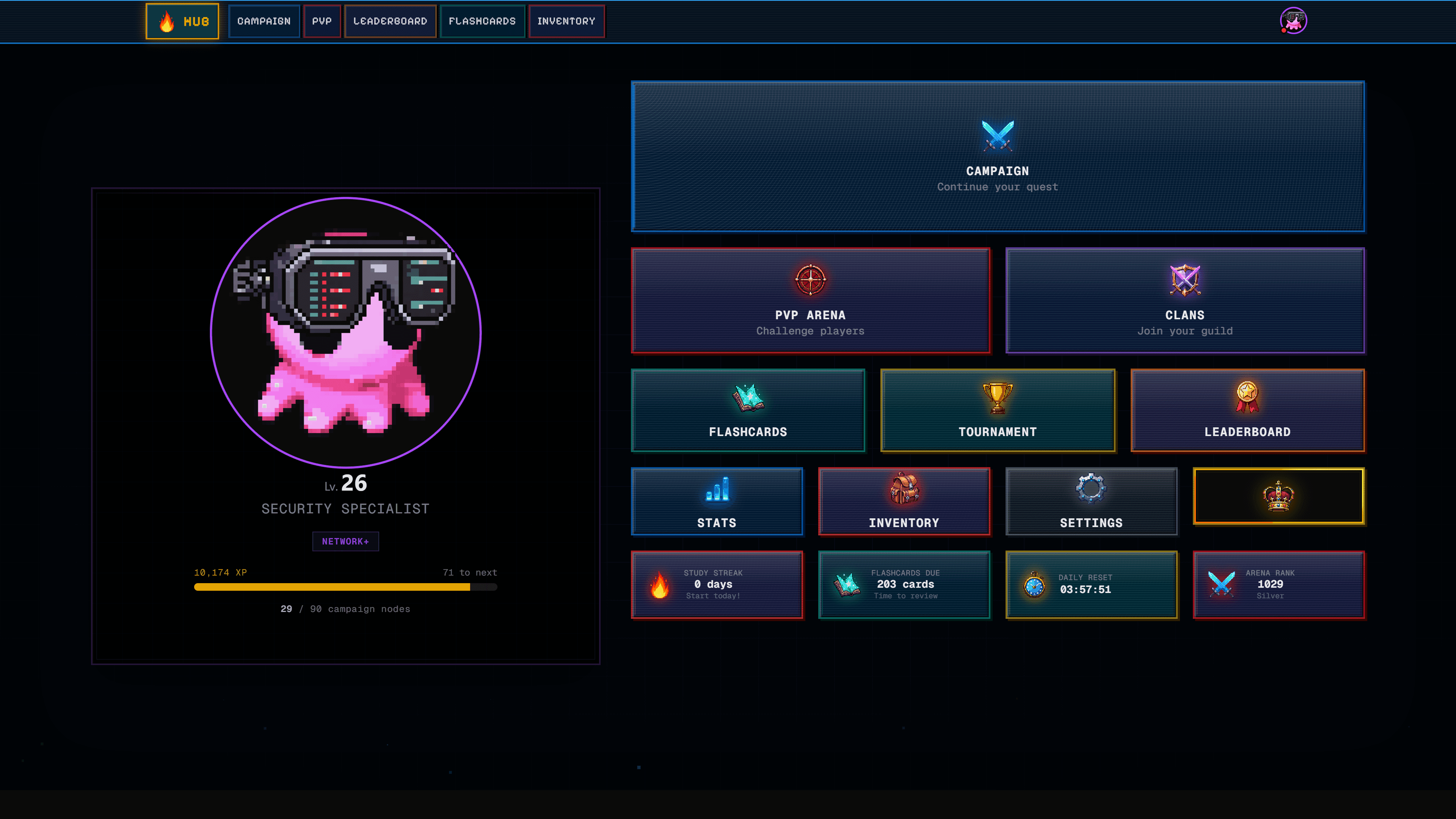Open the Stats panel
The width and height of the screenshot is (1456, 819).
pyautogui.click(x=717, y=501)
